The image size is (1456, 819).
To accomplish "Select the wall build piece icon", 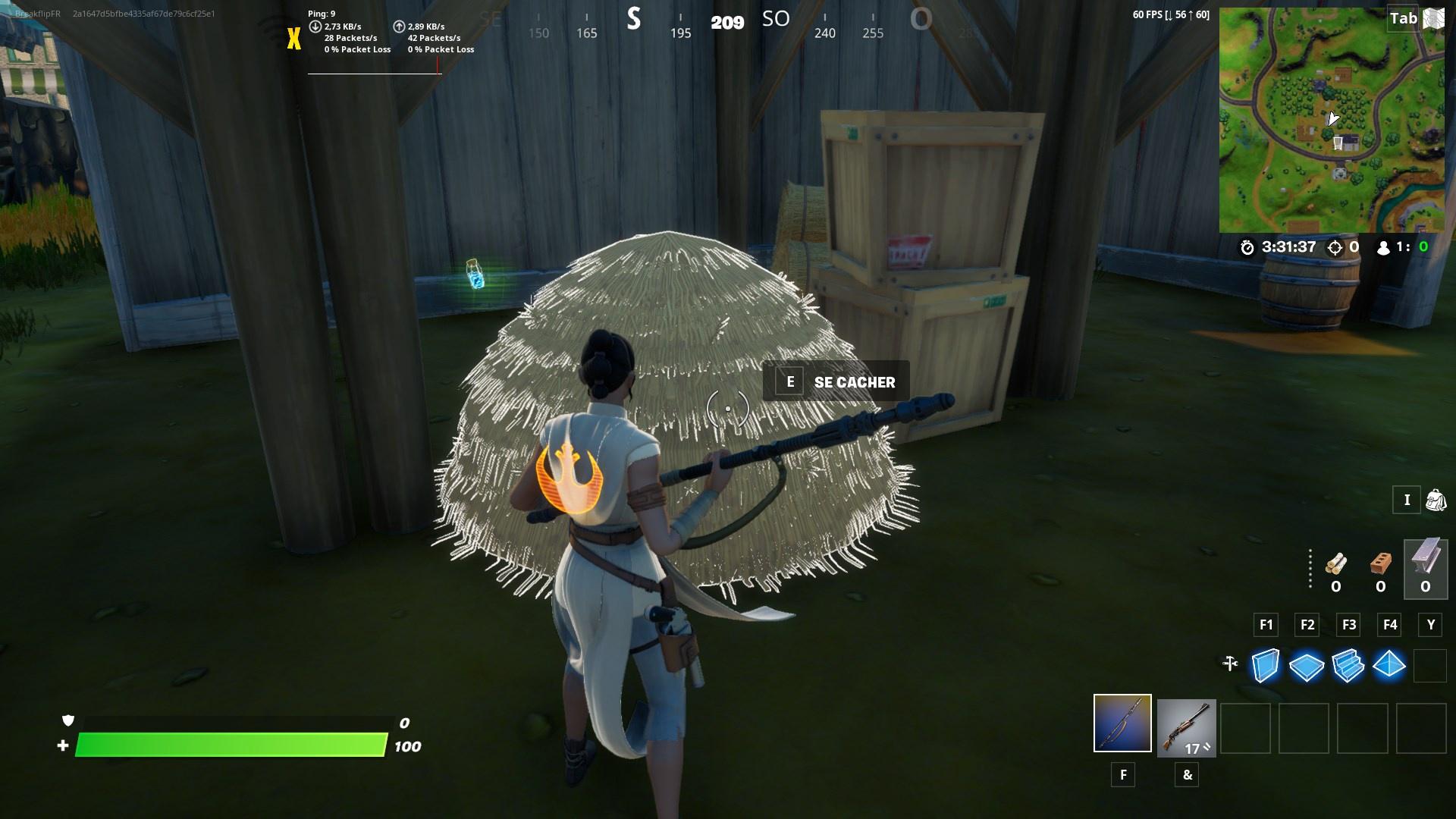I will click(1264, 666).
